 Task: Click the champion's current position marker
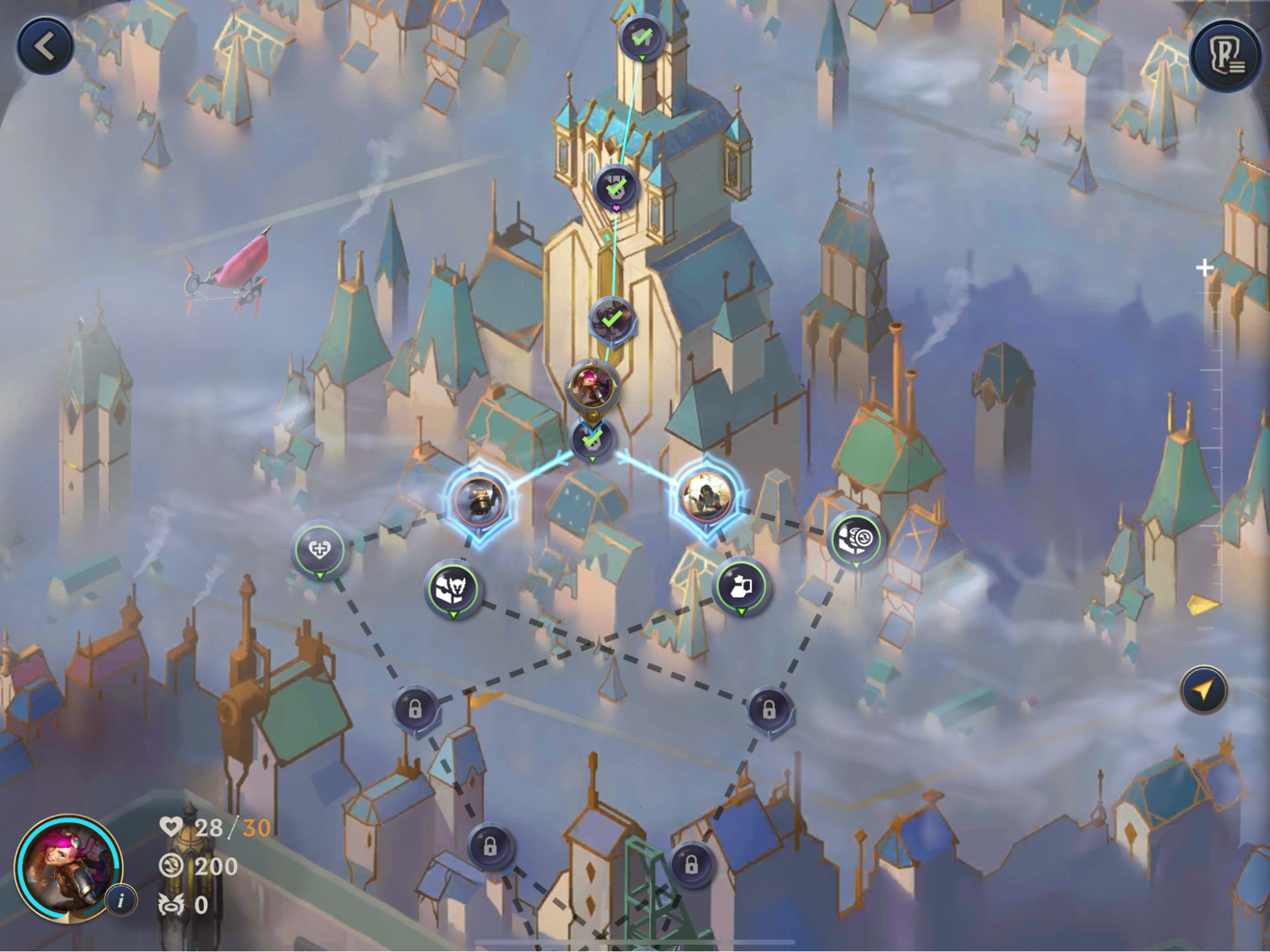(591, 387)
